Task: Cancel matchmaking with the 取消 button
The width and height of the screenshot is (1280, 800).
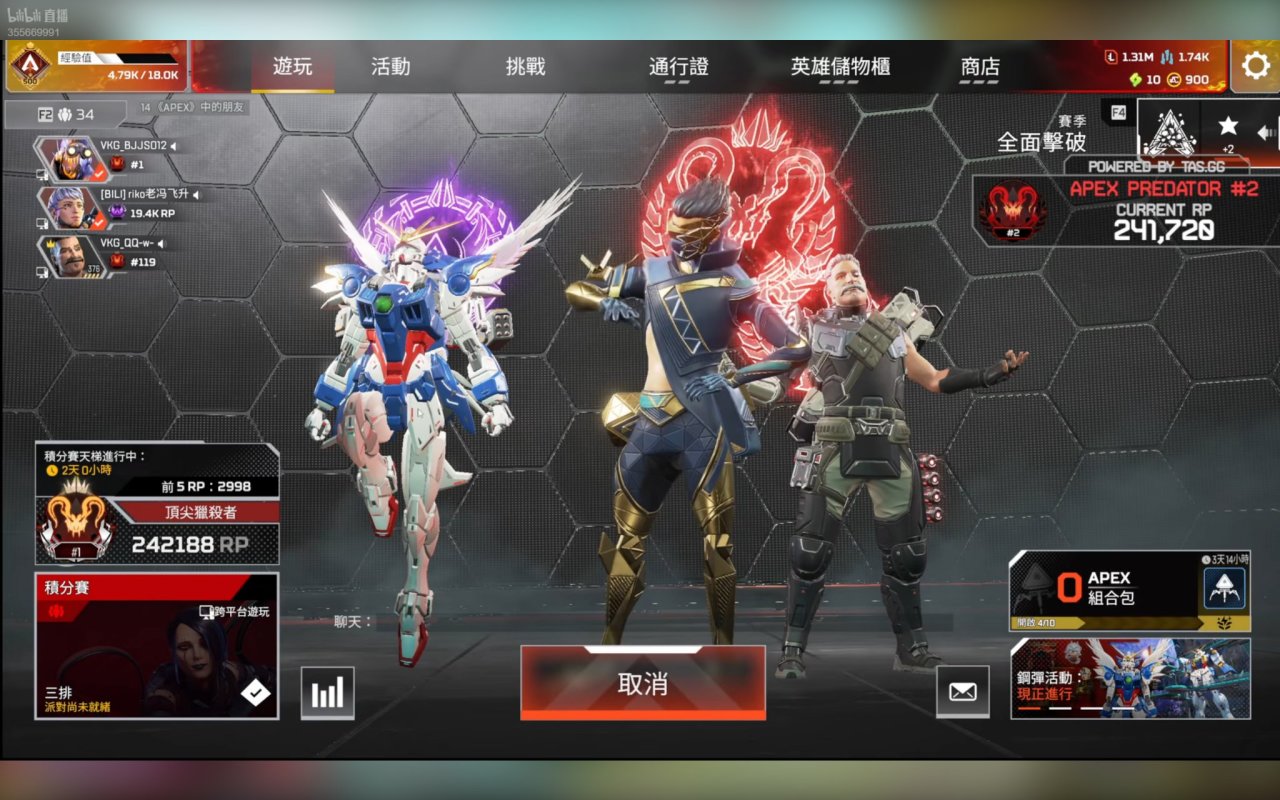Action: coord(642,684)
